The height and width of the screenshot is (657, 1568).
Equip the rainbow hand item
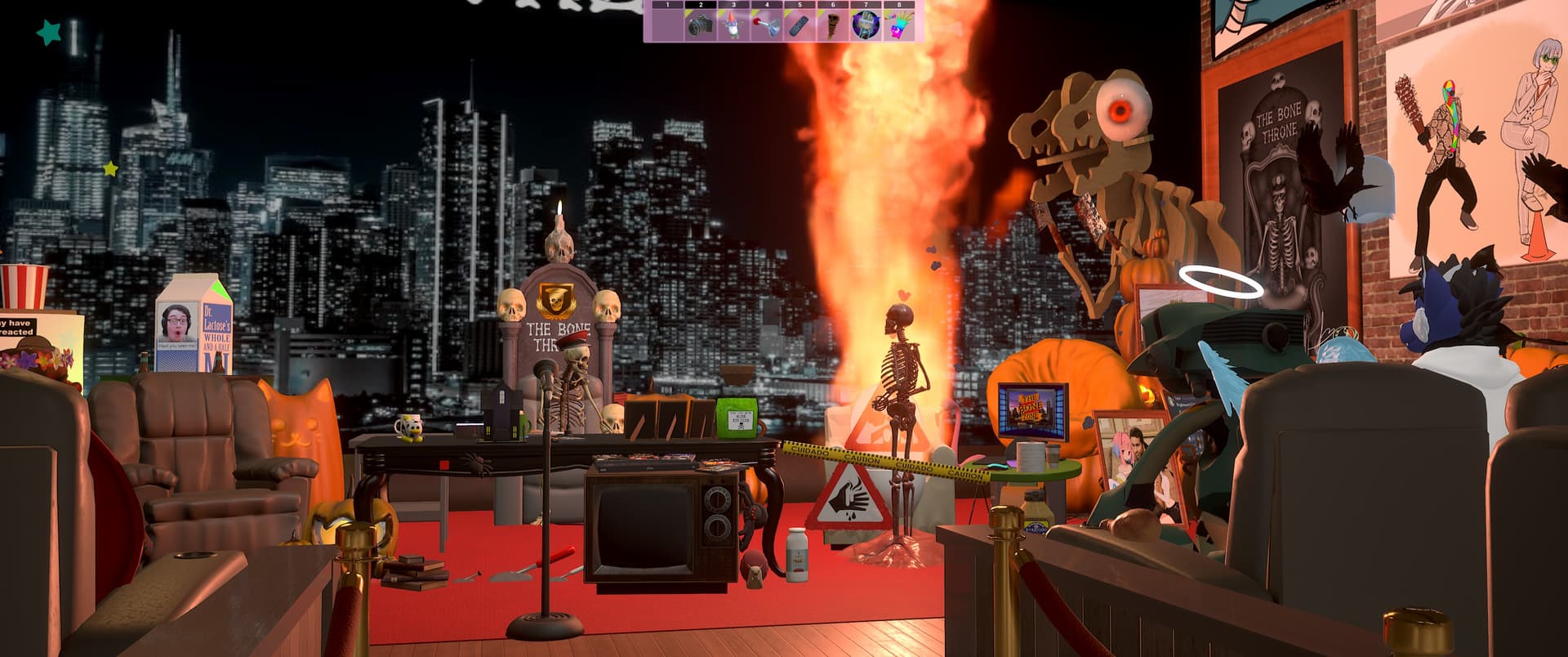(x=898, y=25)
